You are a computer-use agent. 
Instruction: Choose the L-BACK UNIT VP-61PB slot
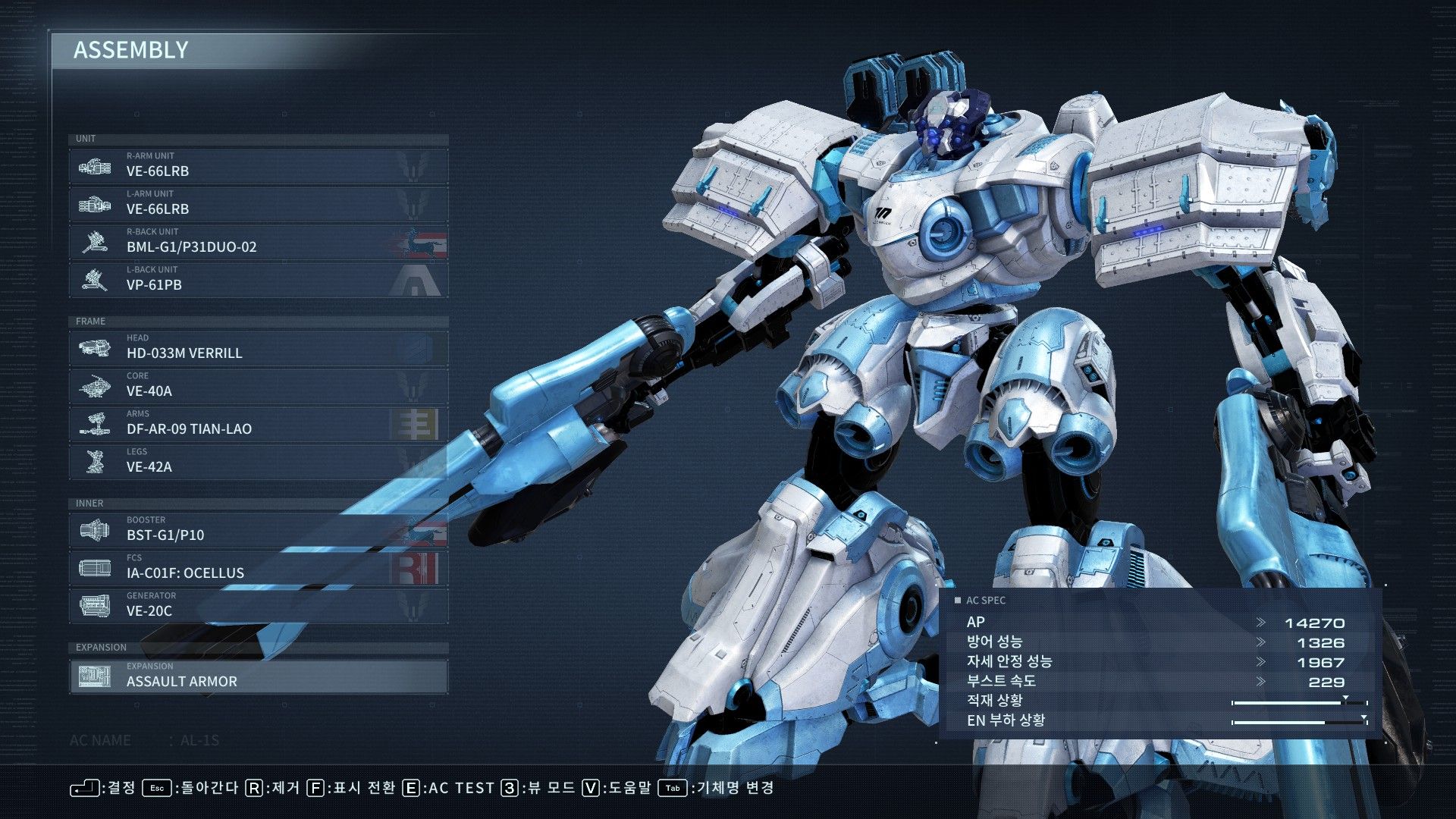click(x=258, y=280)
